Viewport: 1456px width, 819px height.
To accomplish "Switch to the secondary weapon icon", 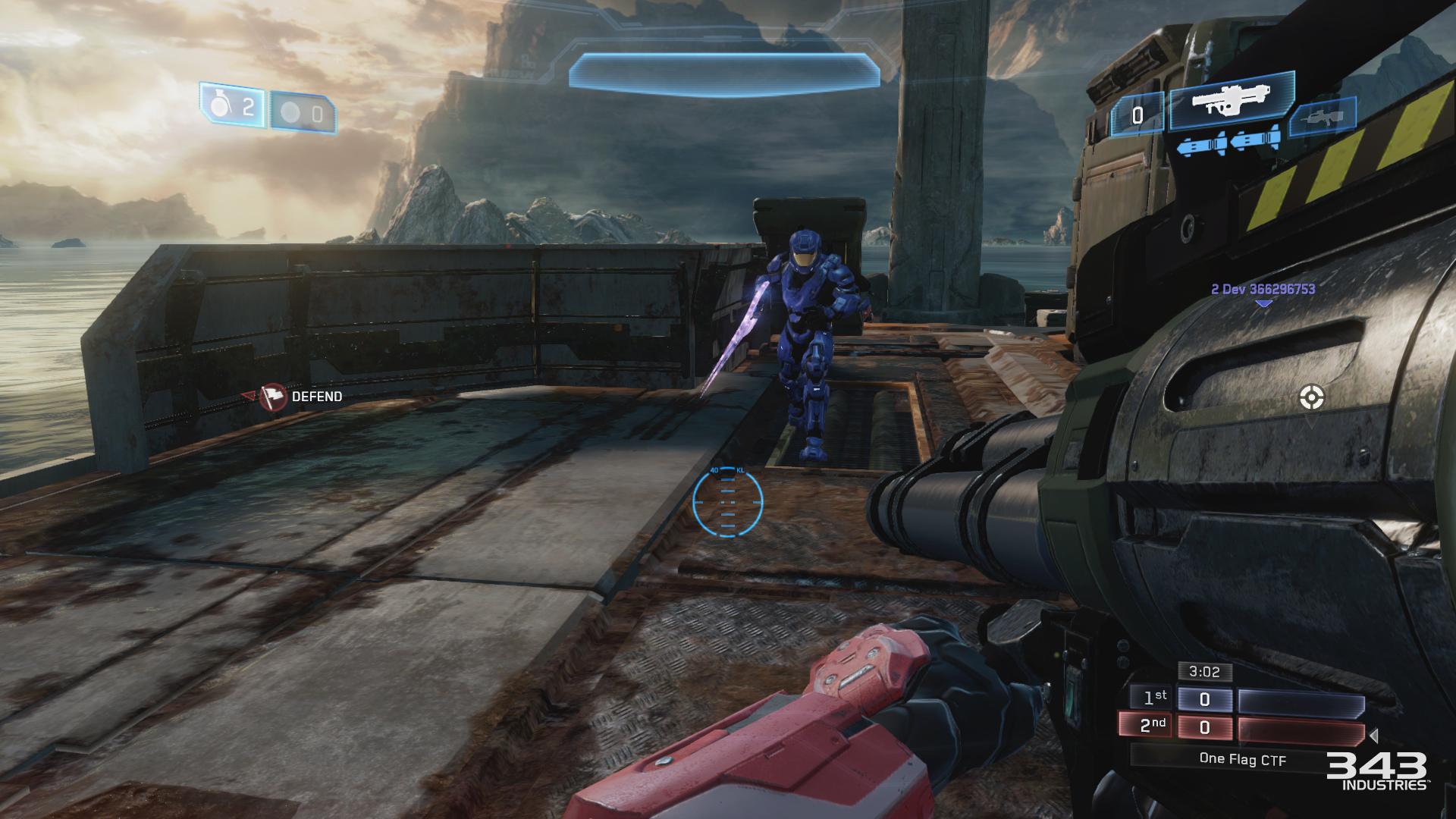I will [x=1323, y=118].
